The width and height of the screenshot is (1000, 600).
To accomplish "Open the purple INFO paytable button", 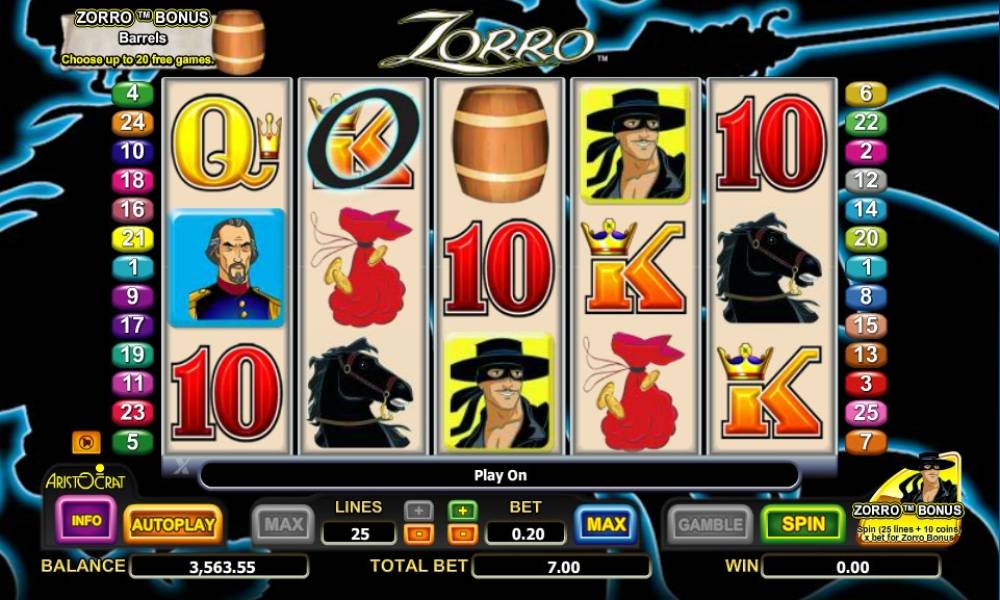I will (x=86, y=520).
